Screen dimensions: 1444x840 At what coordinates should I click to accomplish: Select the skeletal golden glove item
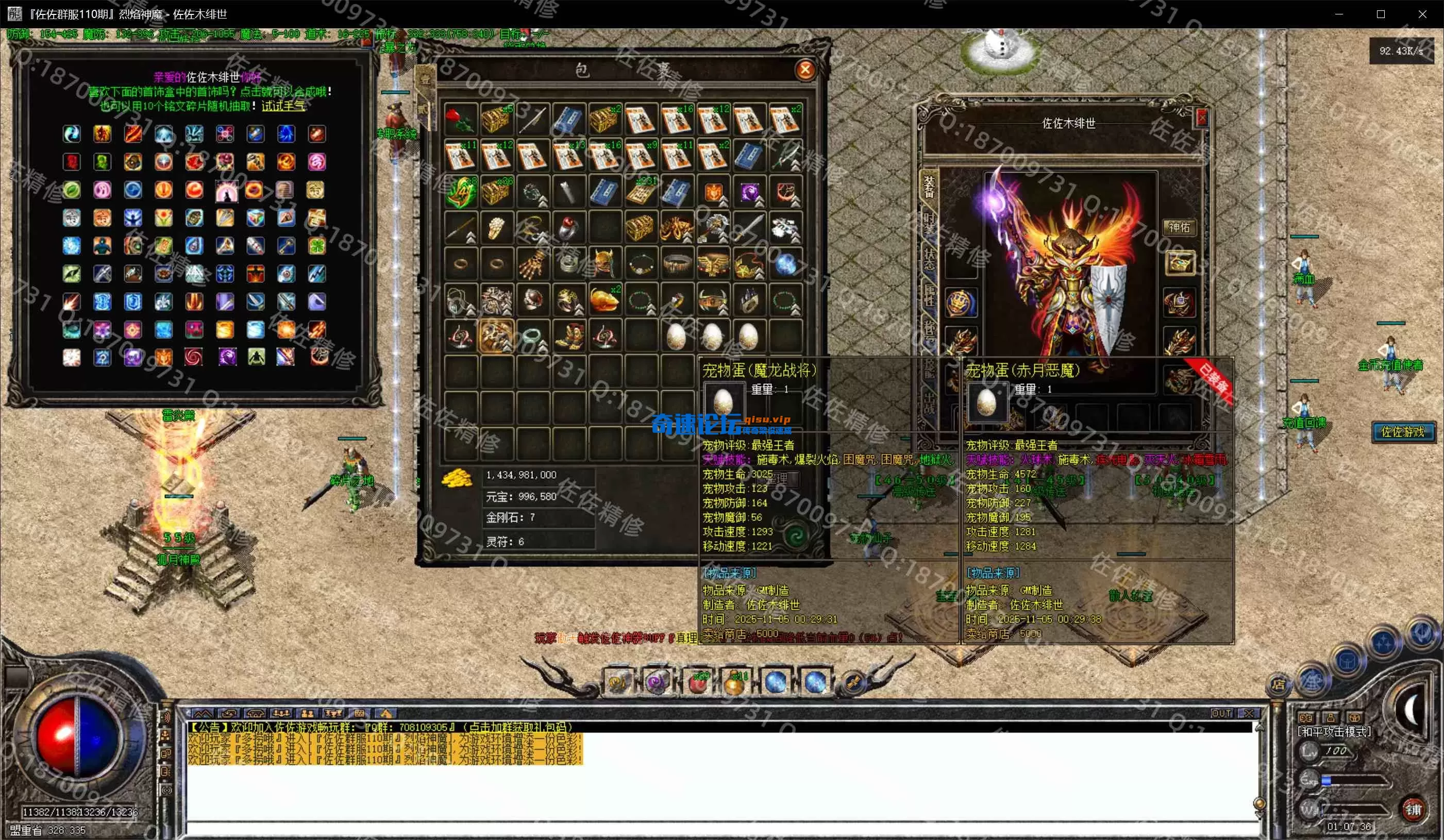pyautogui.click(x=532, y=264)
